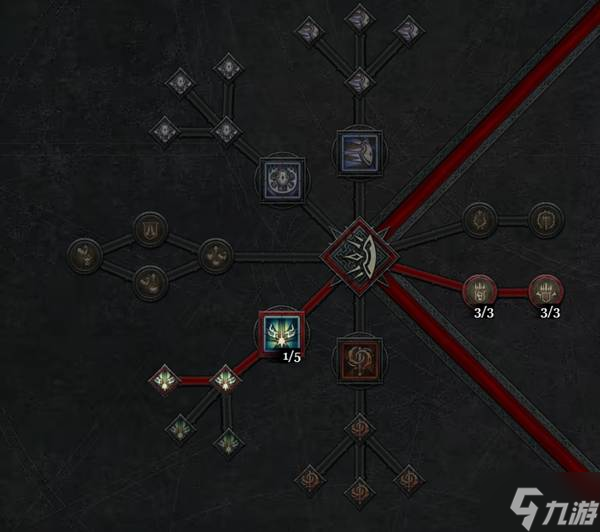This screenshot has width=600, height=532.
Task: Select the glowing diamond linked to the 1/5 skill
Action: point(227,380)
